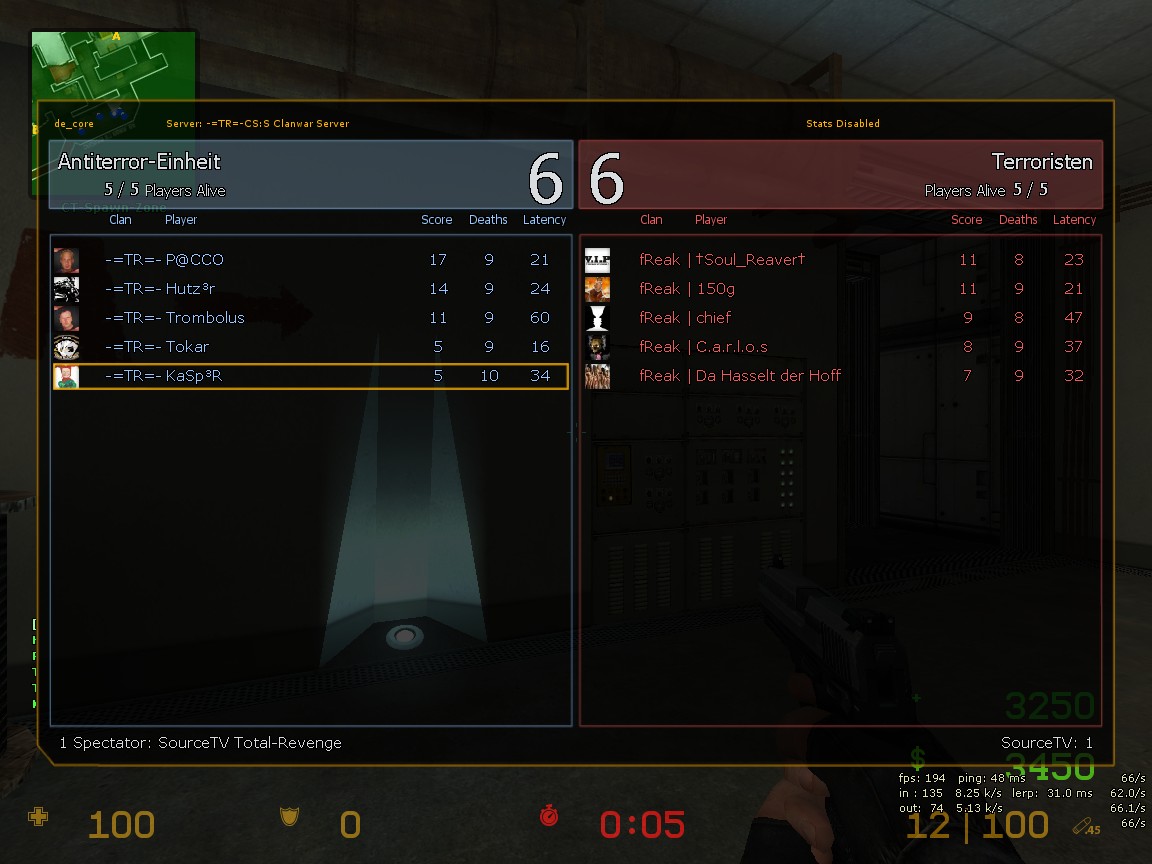
Task: Select P@CCO's row in the scoreboard
Action: tap(310, 260)
